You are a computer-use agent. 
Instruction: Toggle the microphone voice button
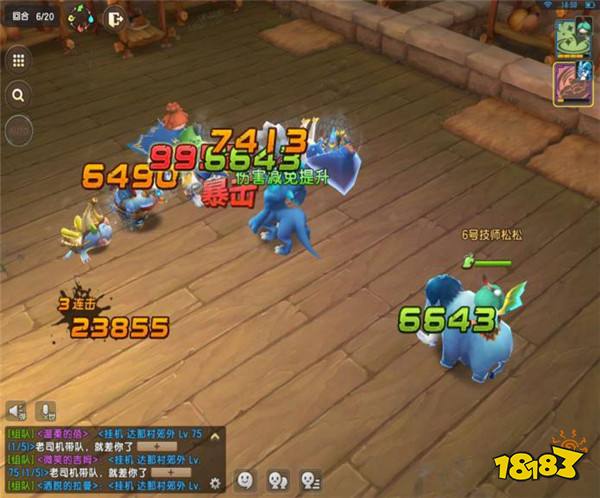[45, 410]
